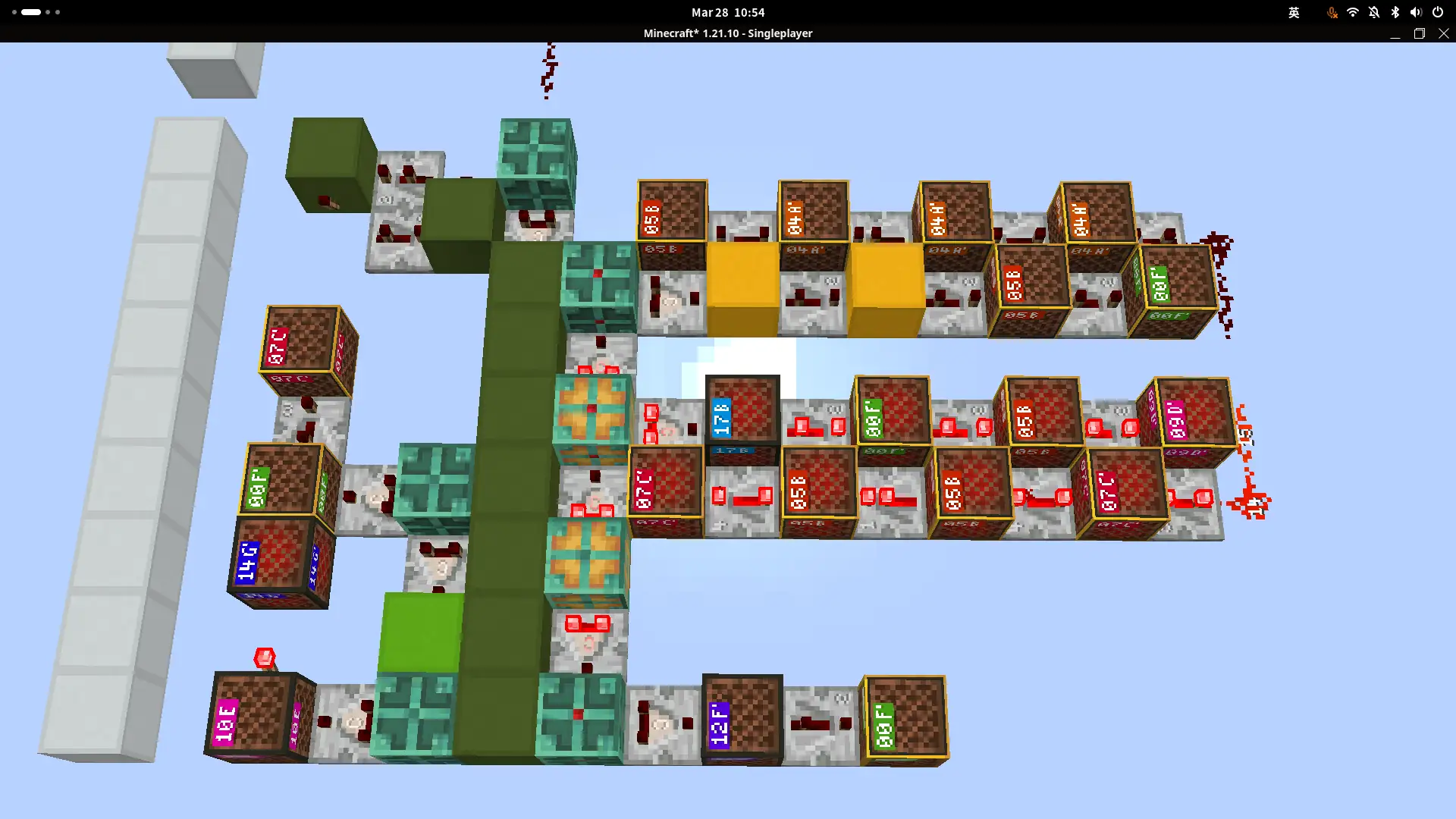Open the calendar from the Mar 28 clock

(727, 12)
